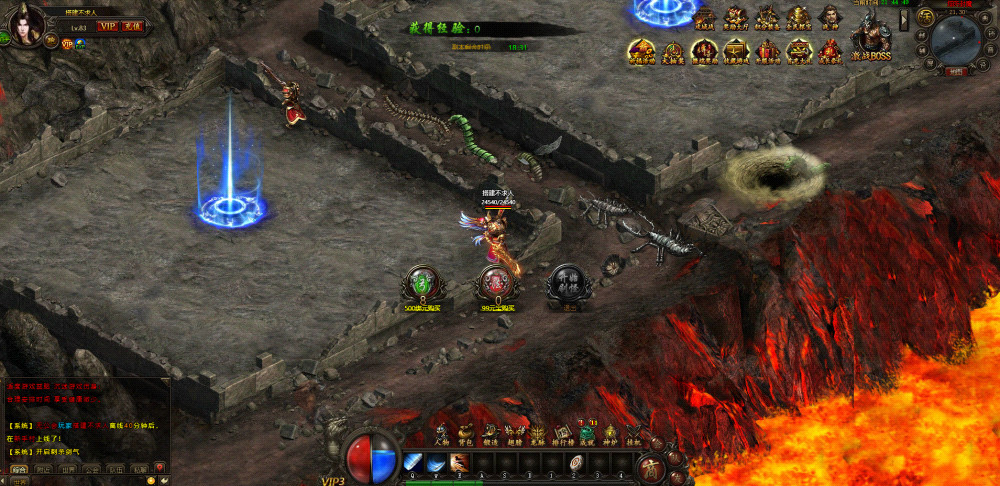Open the 翅膀 wings menu
1000x486 pixels.
513,431
